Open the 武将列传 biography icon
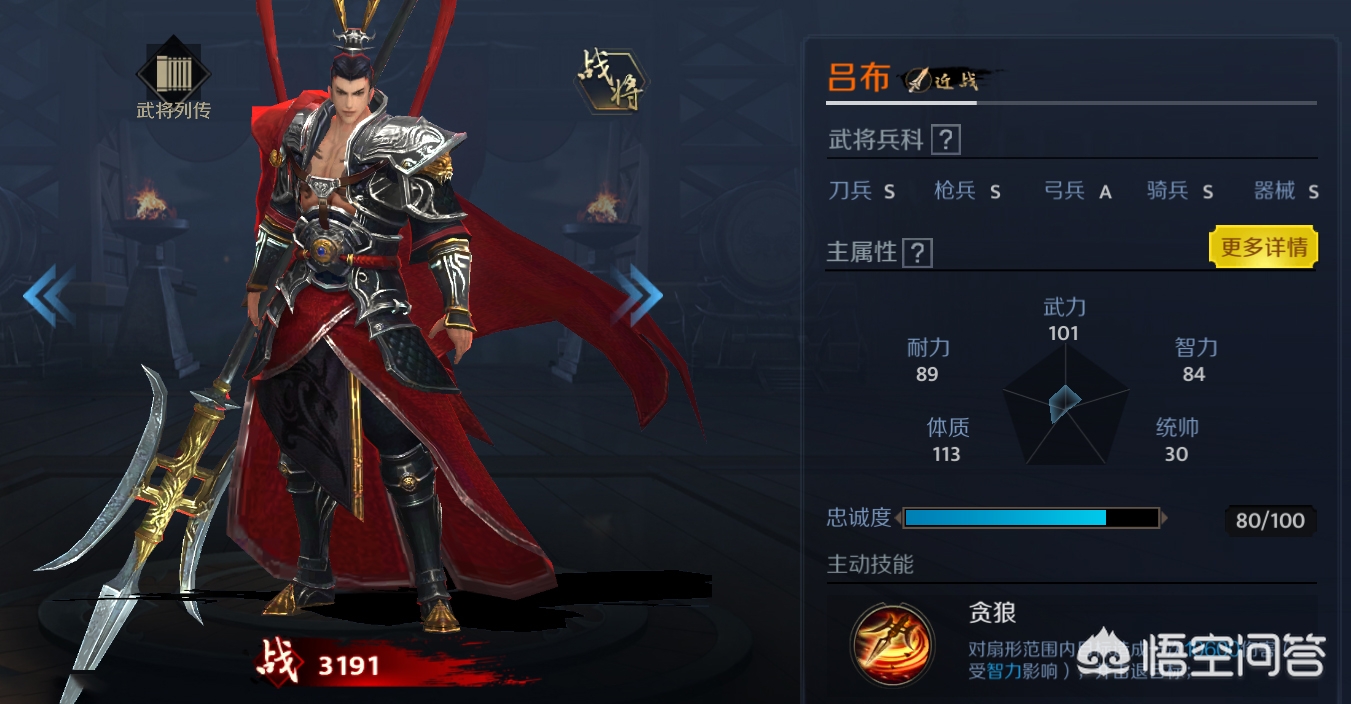 click(x=173, y=72)
